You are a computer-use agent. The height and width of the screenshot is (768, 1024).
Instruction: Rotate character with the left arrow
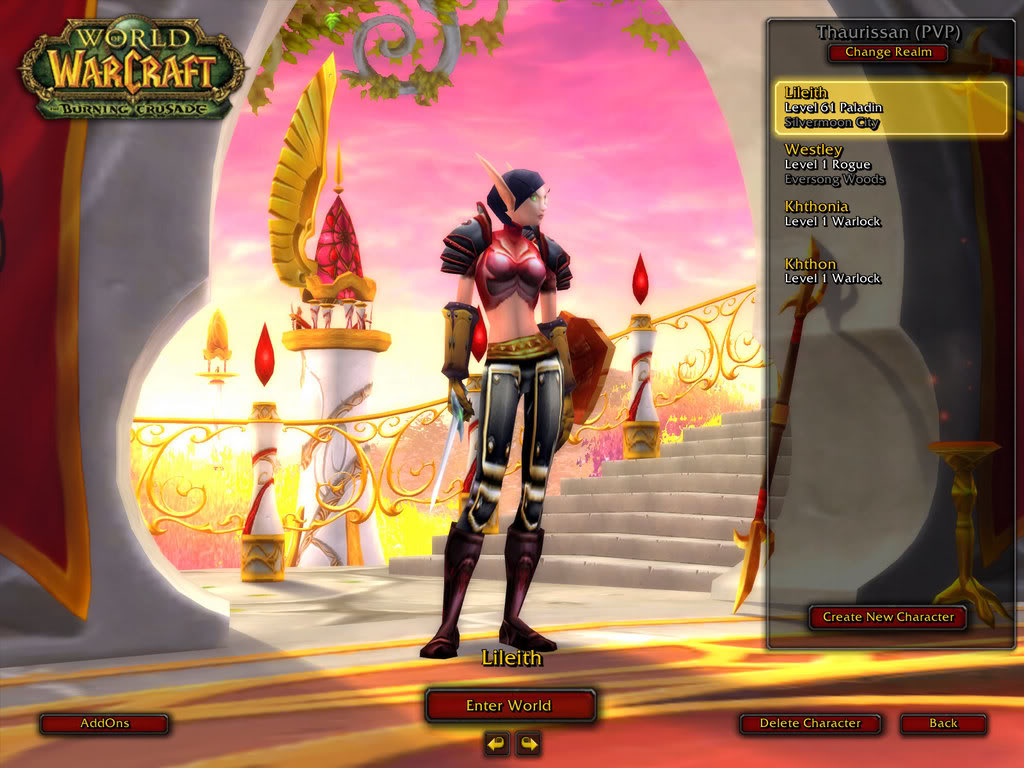coord(497,743)
